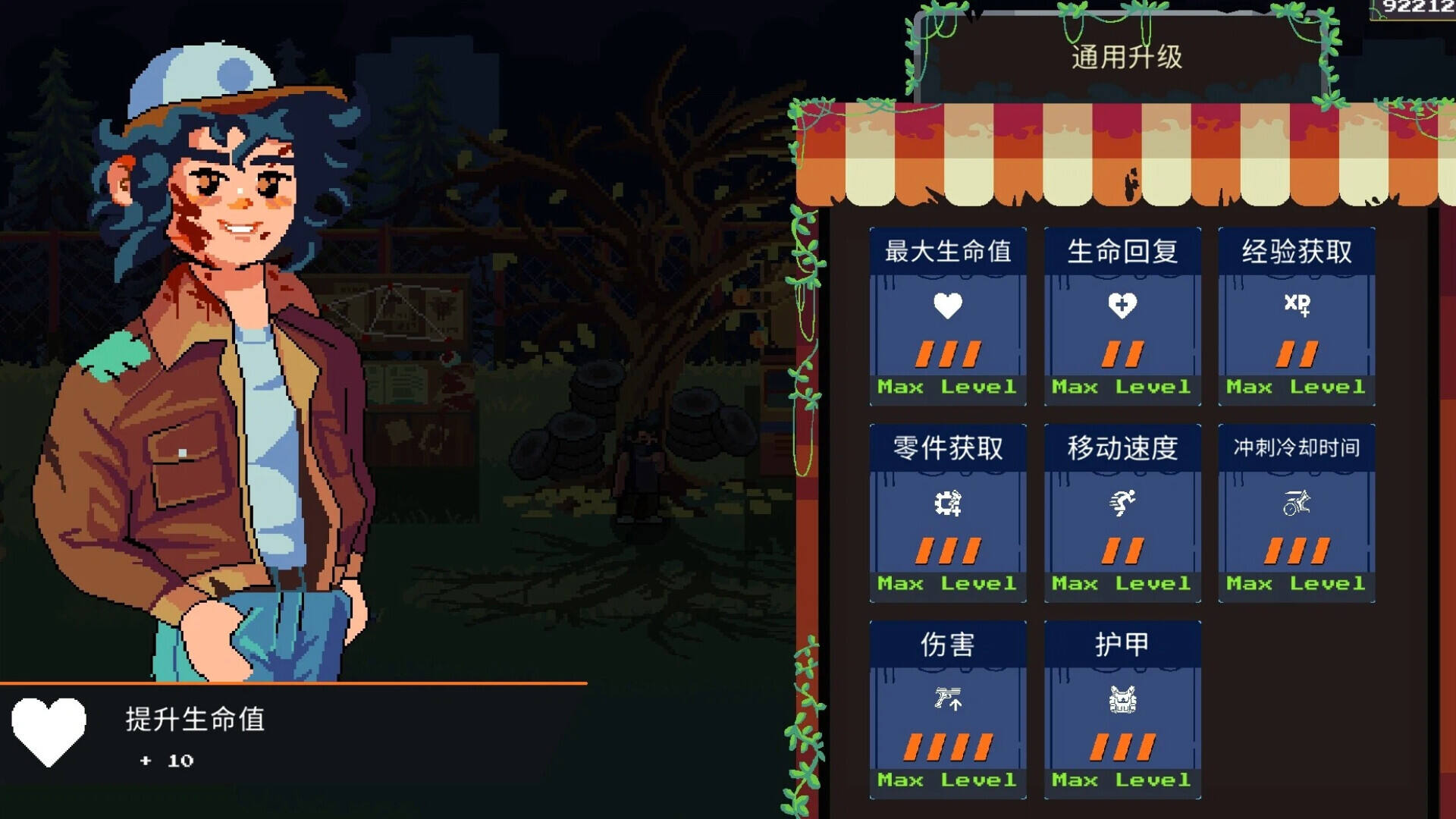Click the Max Level label on 护甲 card
This screenshot has width=1456, height=819.
(1122, 780)
